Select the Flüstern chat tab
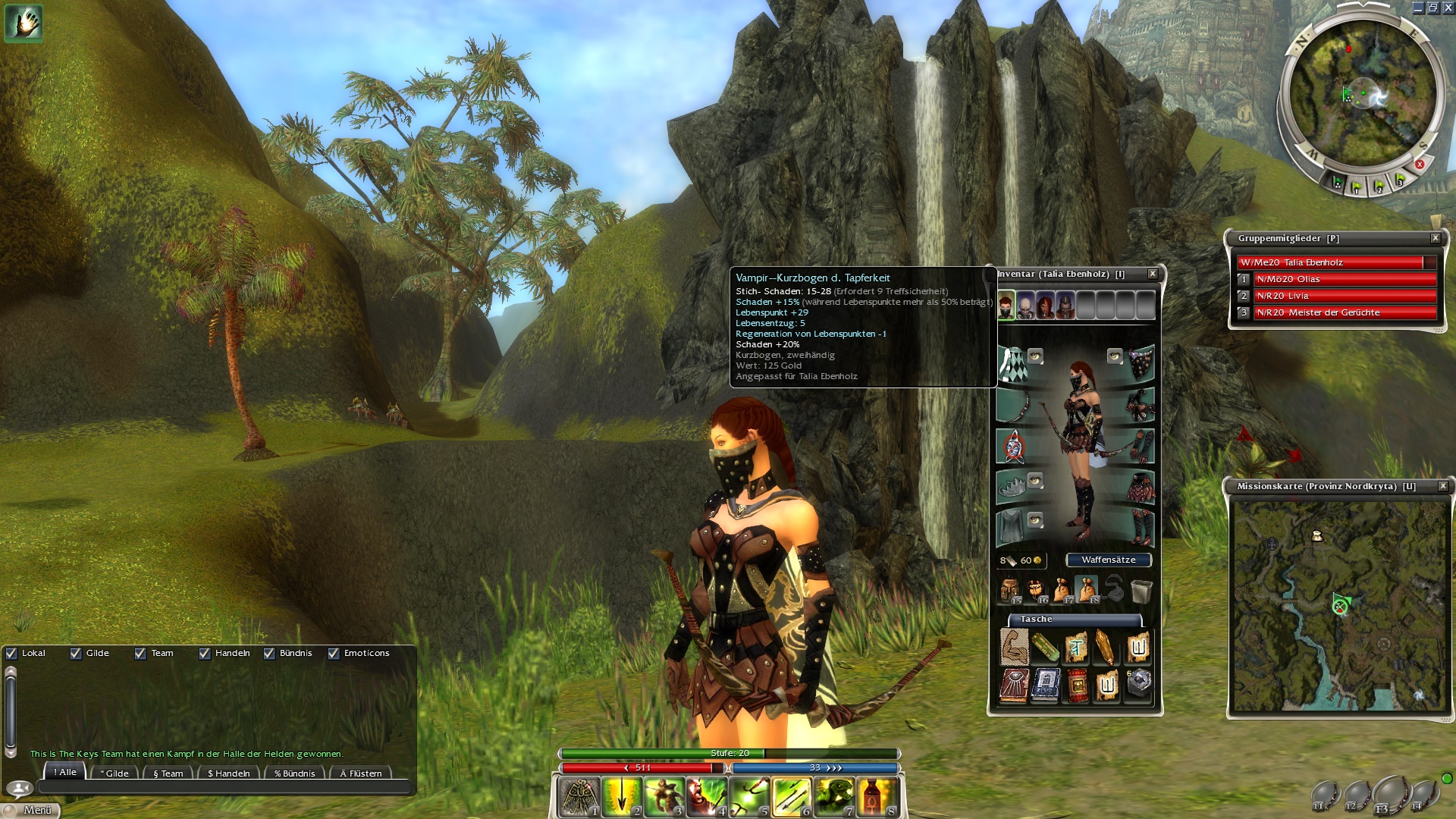 362,773
